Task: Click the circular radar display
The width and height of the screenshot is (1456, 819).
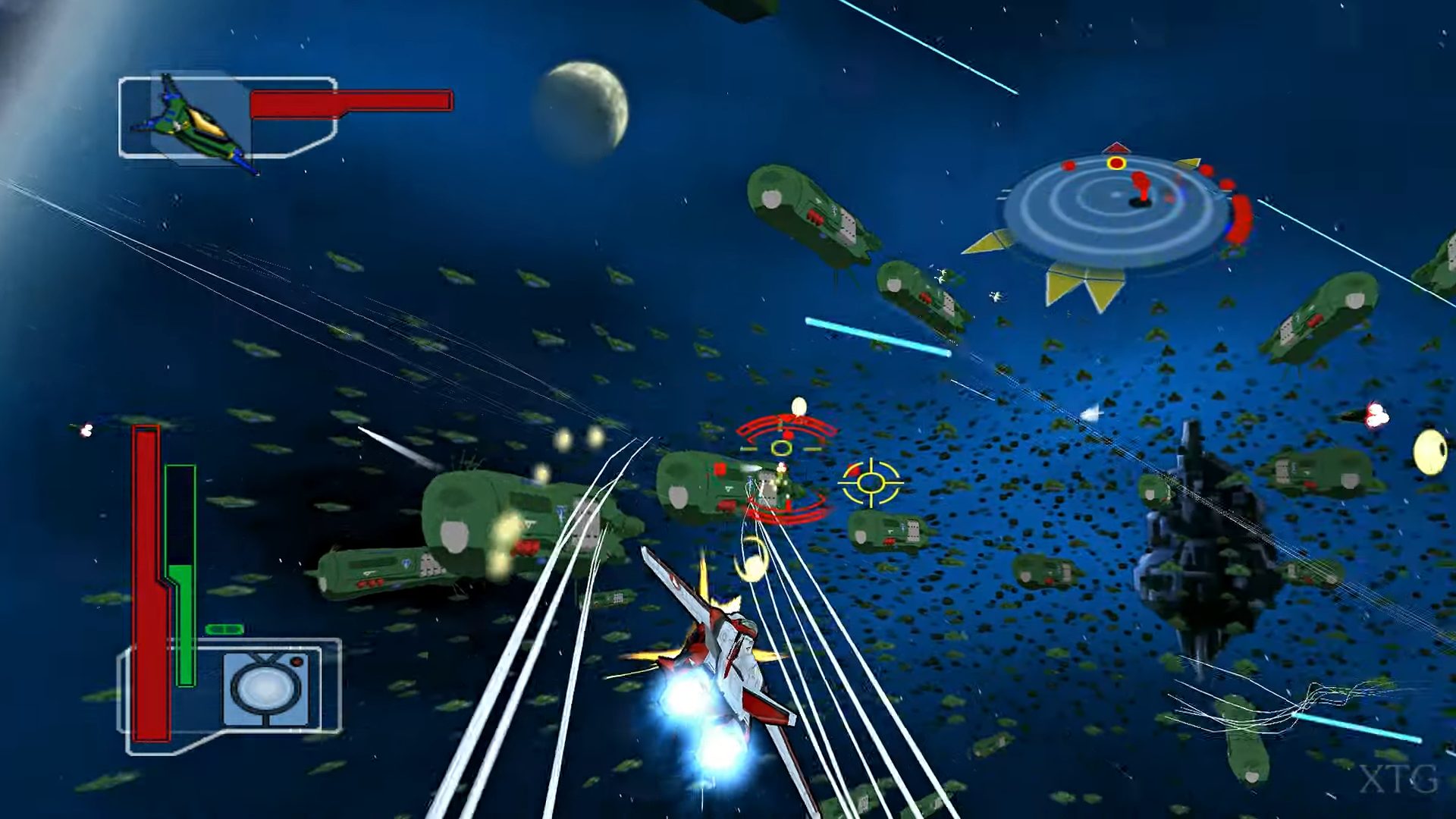Action: point(1115,211)
